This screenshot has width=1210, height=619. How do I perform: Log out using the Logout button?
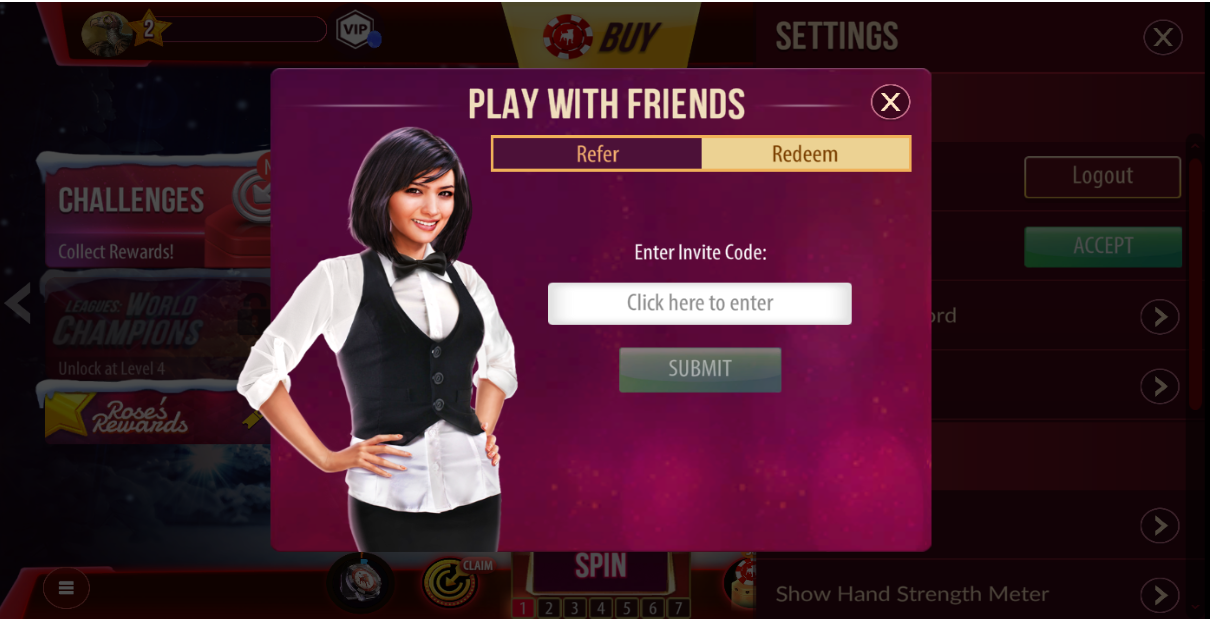pos(1102,177)
